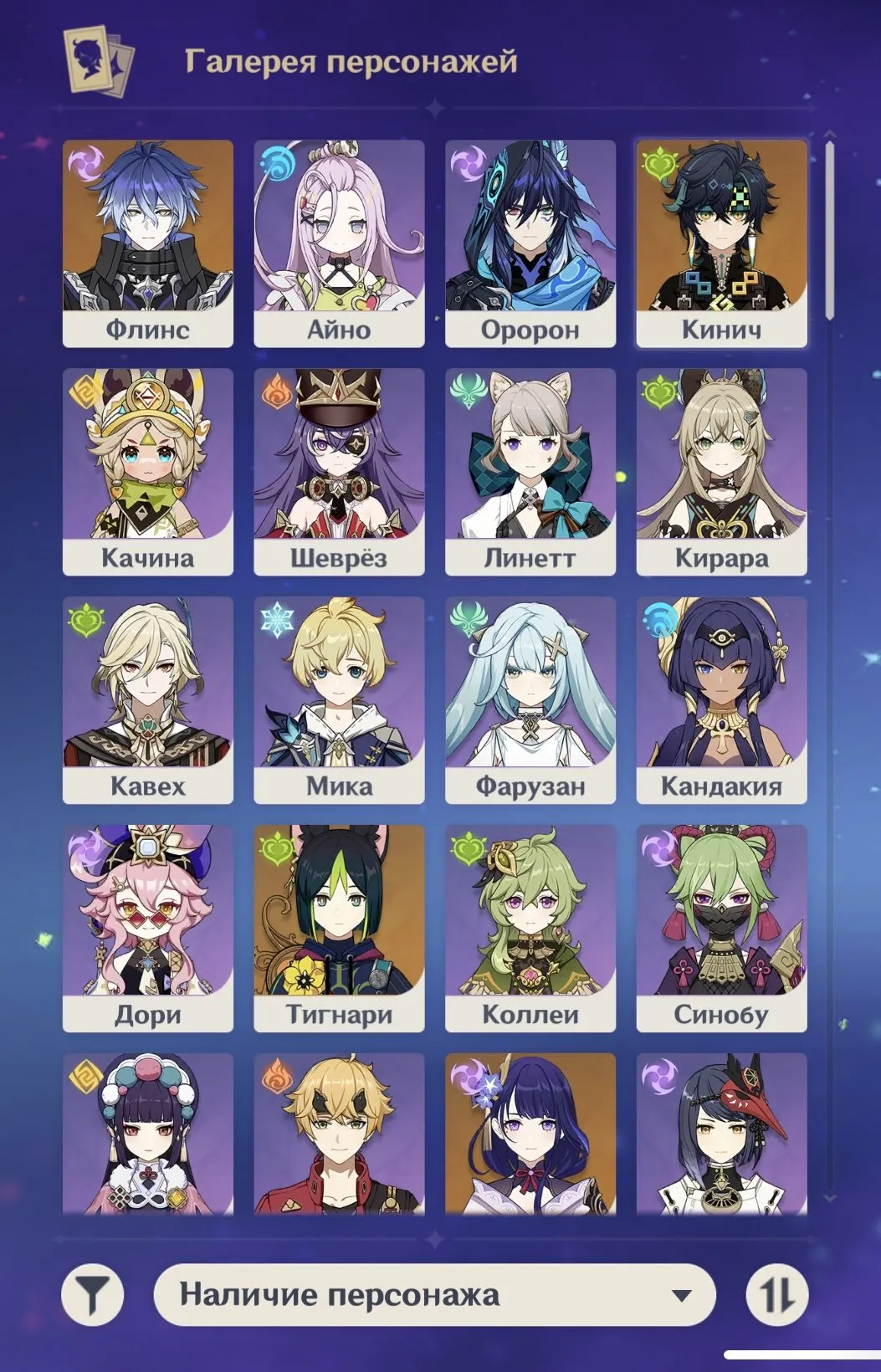Open Айно character portrait
Viewport: 881px width, 1372px height.
[339, 243]
